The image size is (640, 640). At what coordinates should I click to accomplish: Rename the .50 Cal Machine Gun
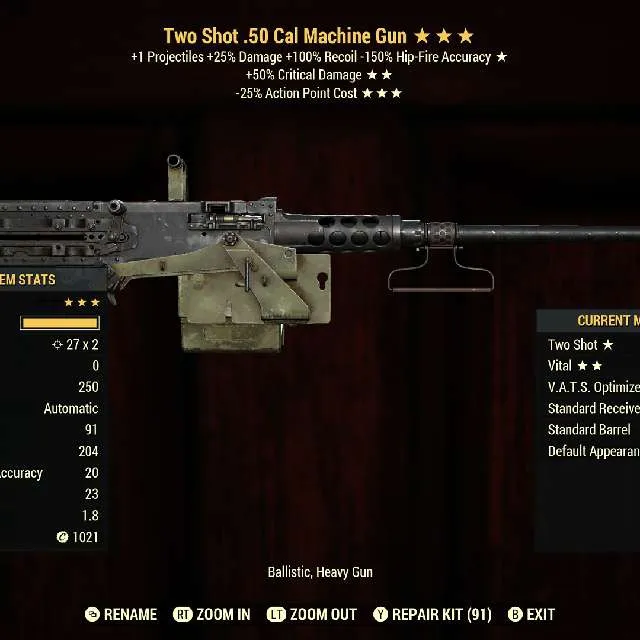tap(121, 614)
